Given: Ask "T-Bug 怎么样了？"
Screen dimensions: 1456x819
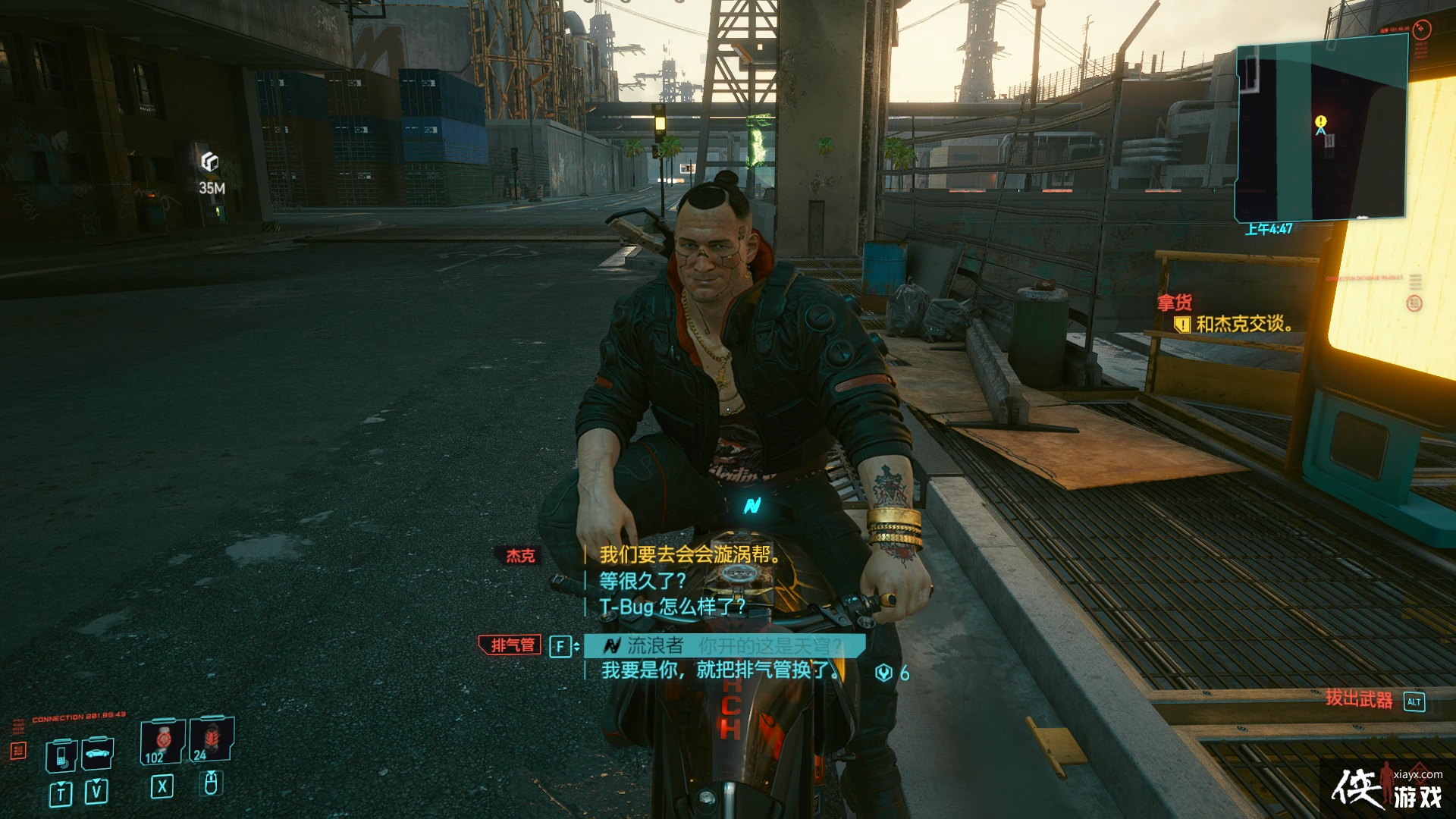Looking at the screenshot, I should coord(672,607).
